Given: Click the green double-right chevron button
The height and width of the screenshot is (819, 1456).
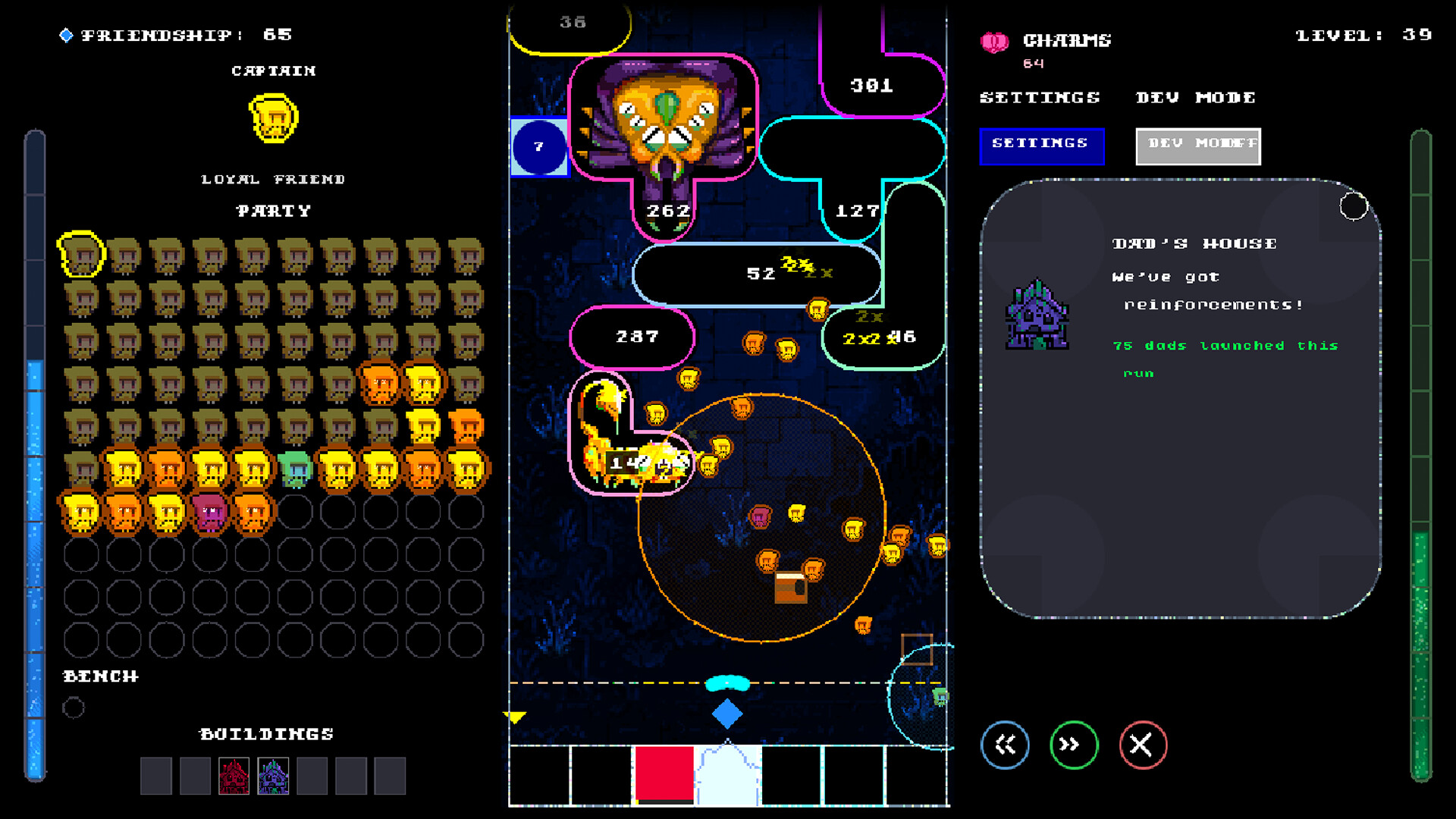Looking at the screenshot, I should (1073, 745).
